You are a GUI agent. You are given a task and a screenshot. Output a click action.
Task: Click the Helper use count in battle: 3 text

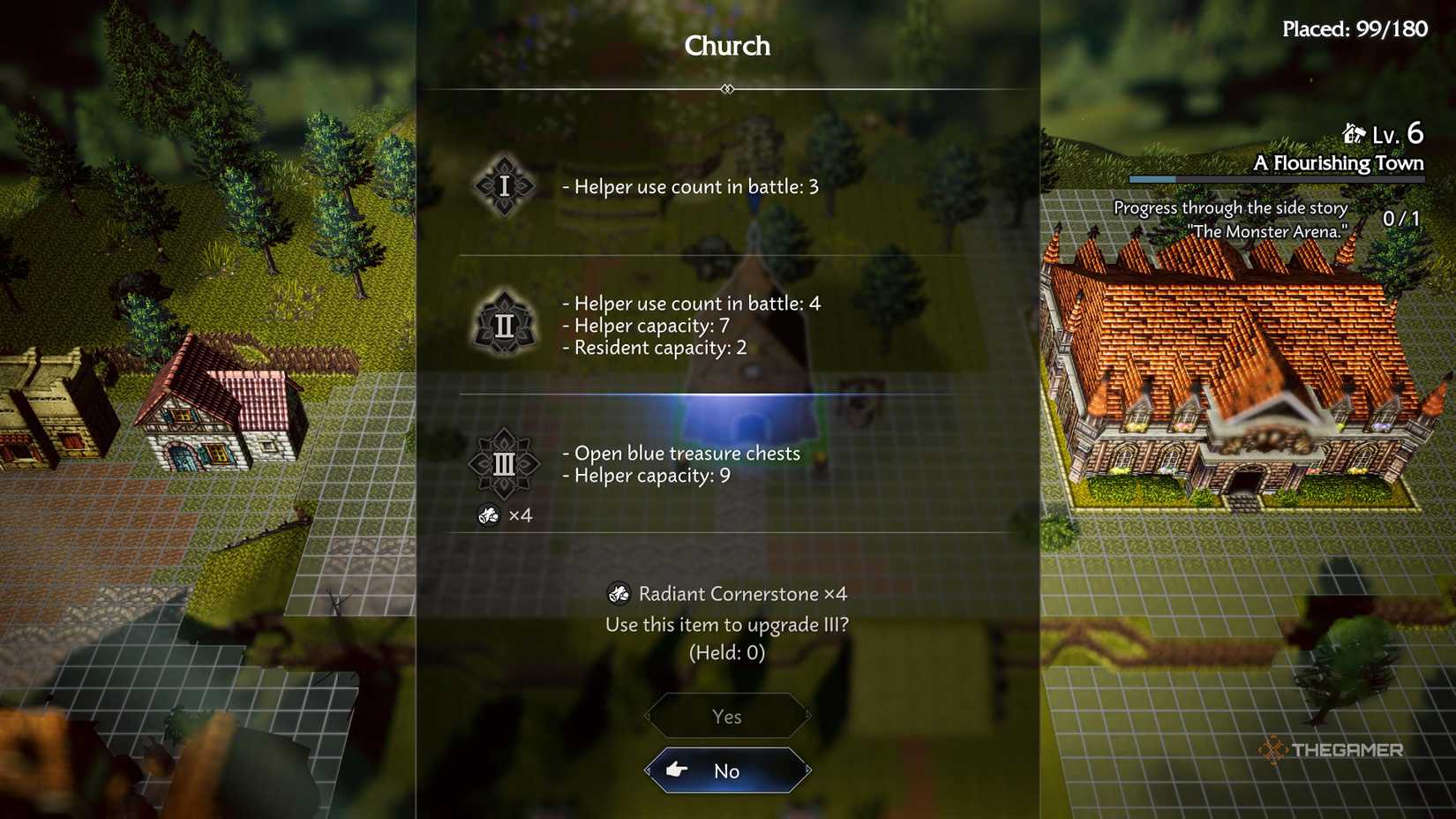693,186
